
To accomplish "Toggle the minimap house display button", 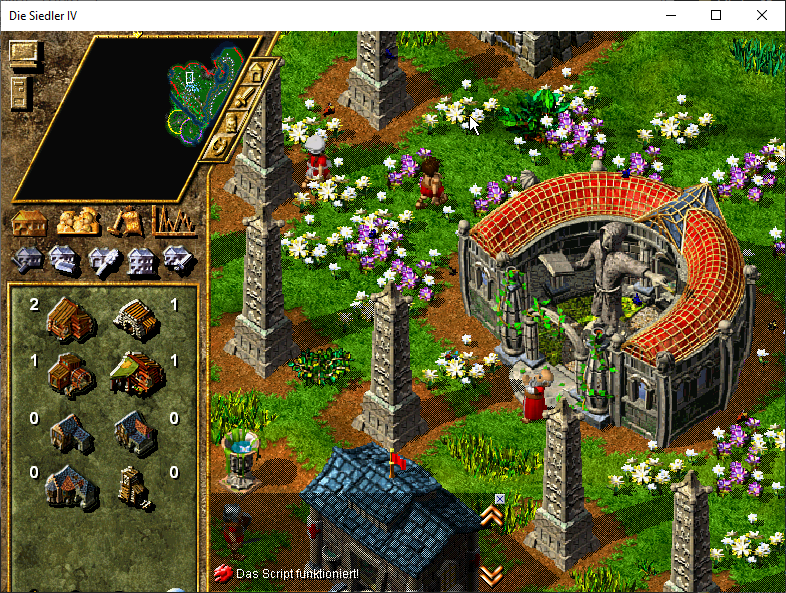I will (256, 73).
